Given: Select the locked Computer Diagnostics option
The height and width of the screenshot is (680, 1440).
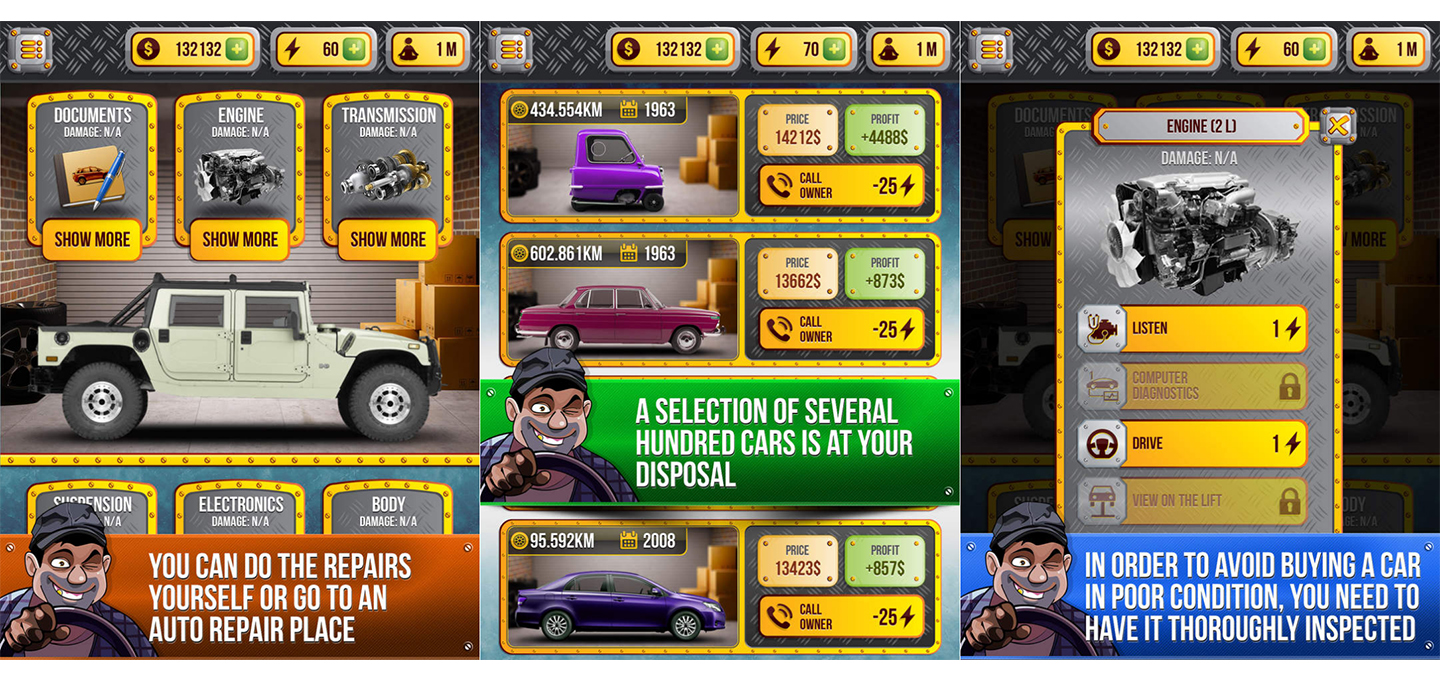Looking at the screenshot, I should (x=1192, y=386).
